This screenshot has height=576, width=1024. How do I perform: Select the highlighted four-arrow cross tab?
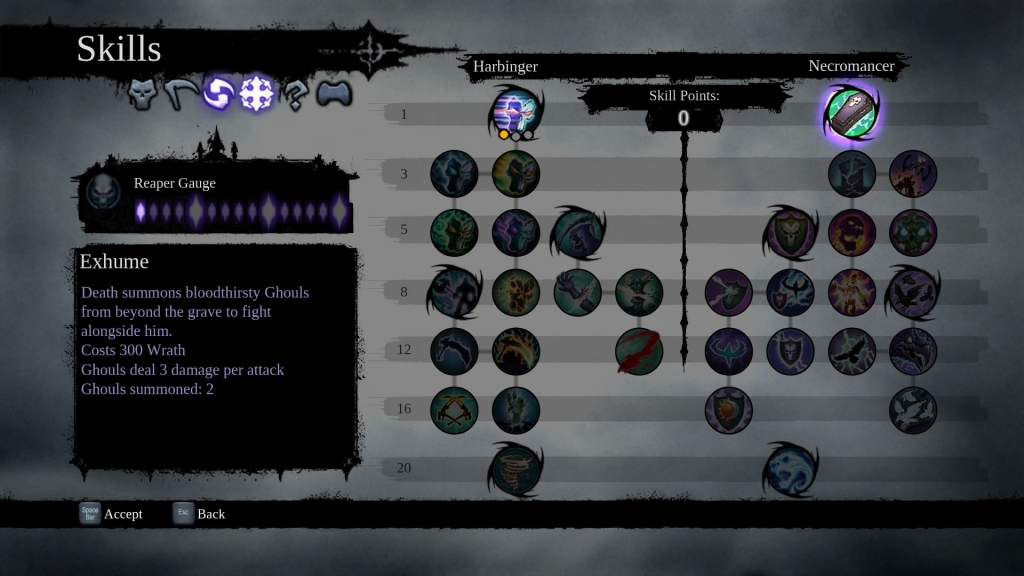click(257, 95)
